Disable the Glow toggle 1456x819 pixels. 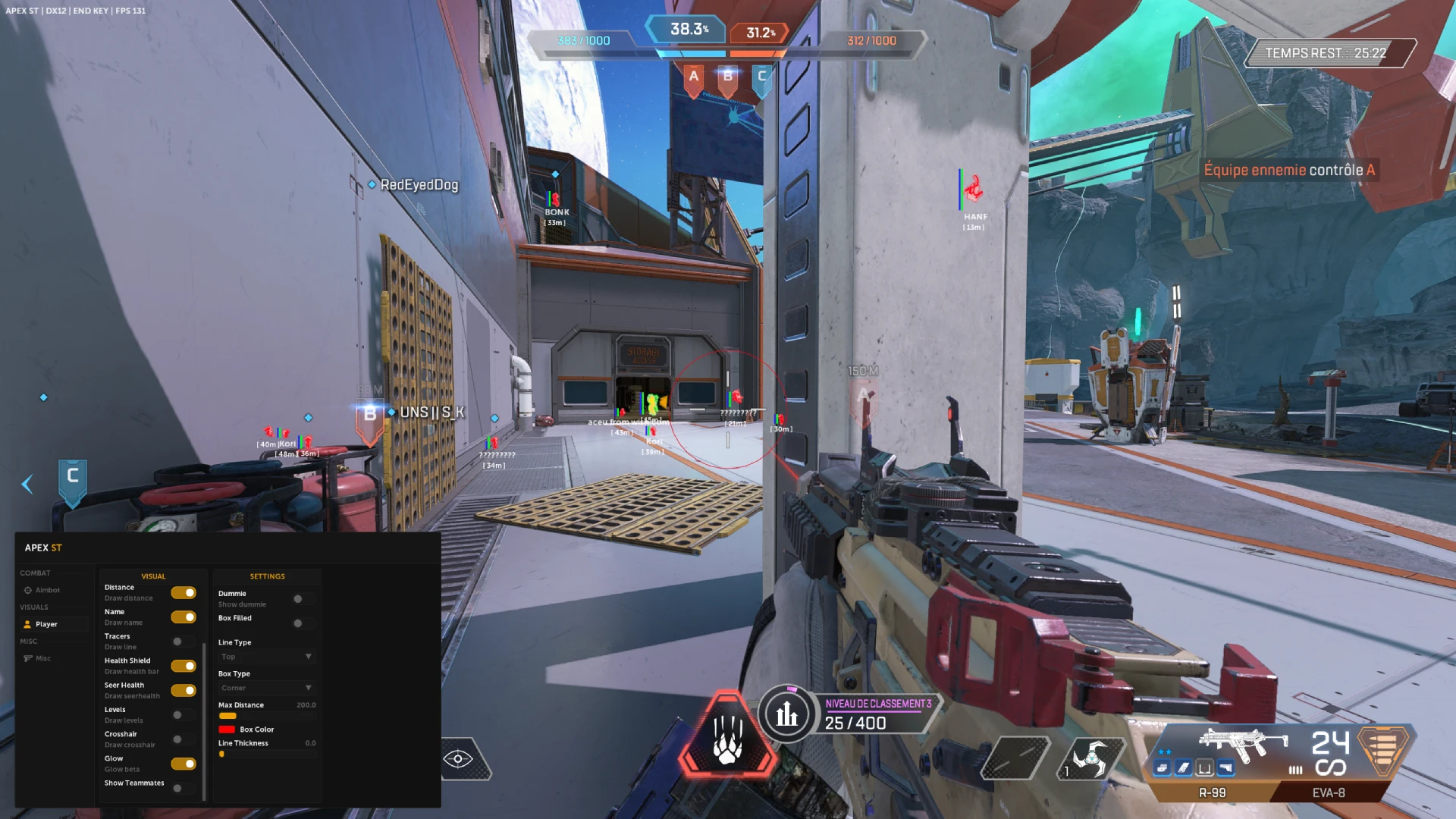tap(184, 764)
